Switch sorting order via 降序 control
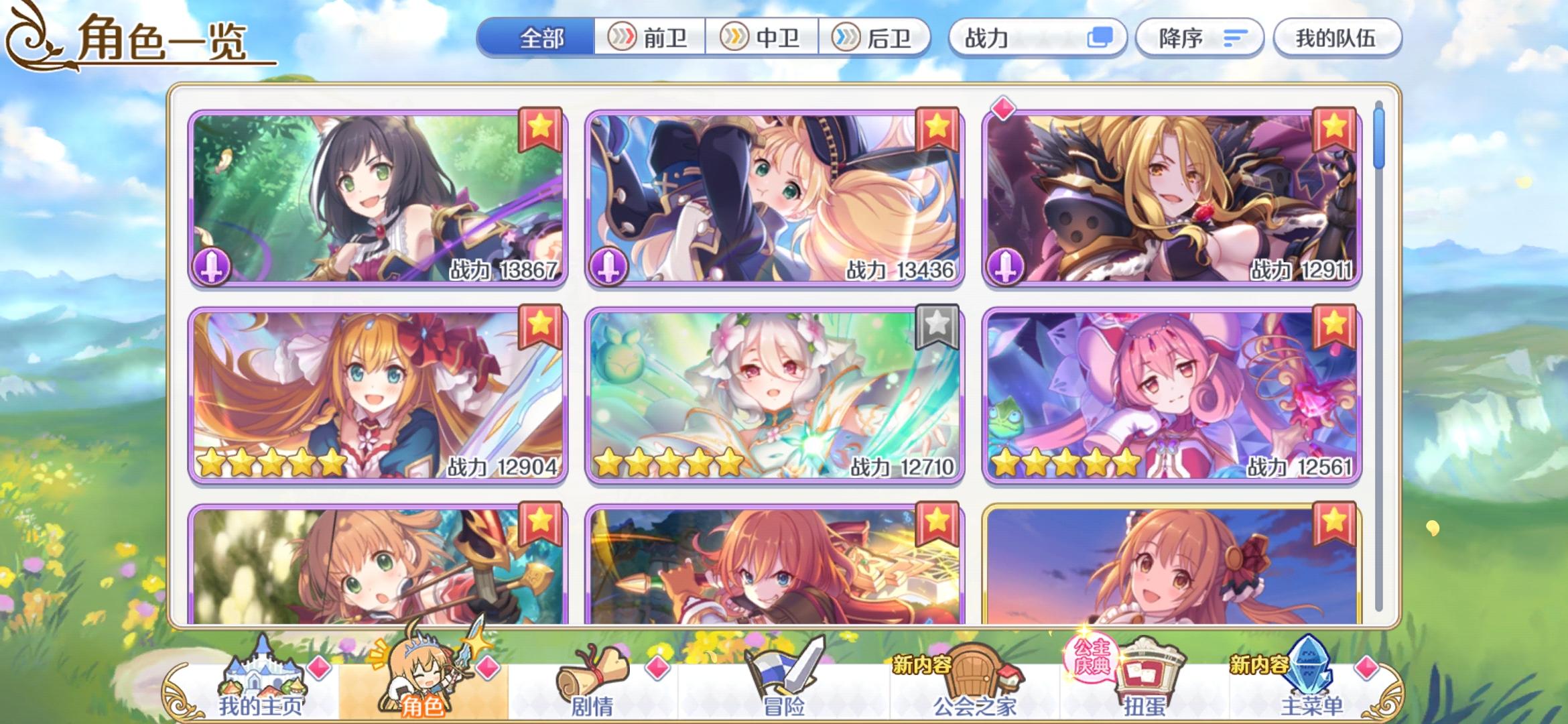The height and width of the screenshot is (724, 1568). [1199, 38]
